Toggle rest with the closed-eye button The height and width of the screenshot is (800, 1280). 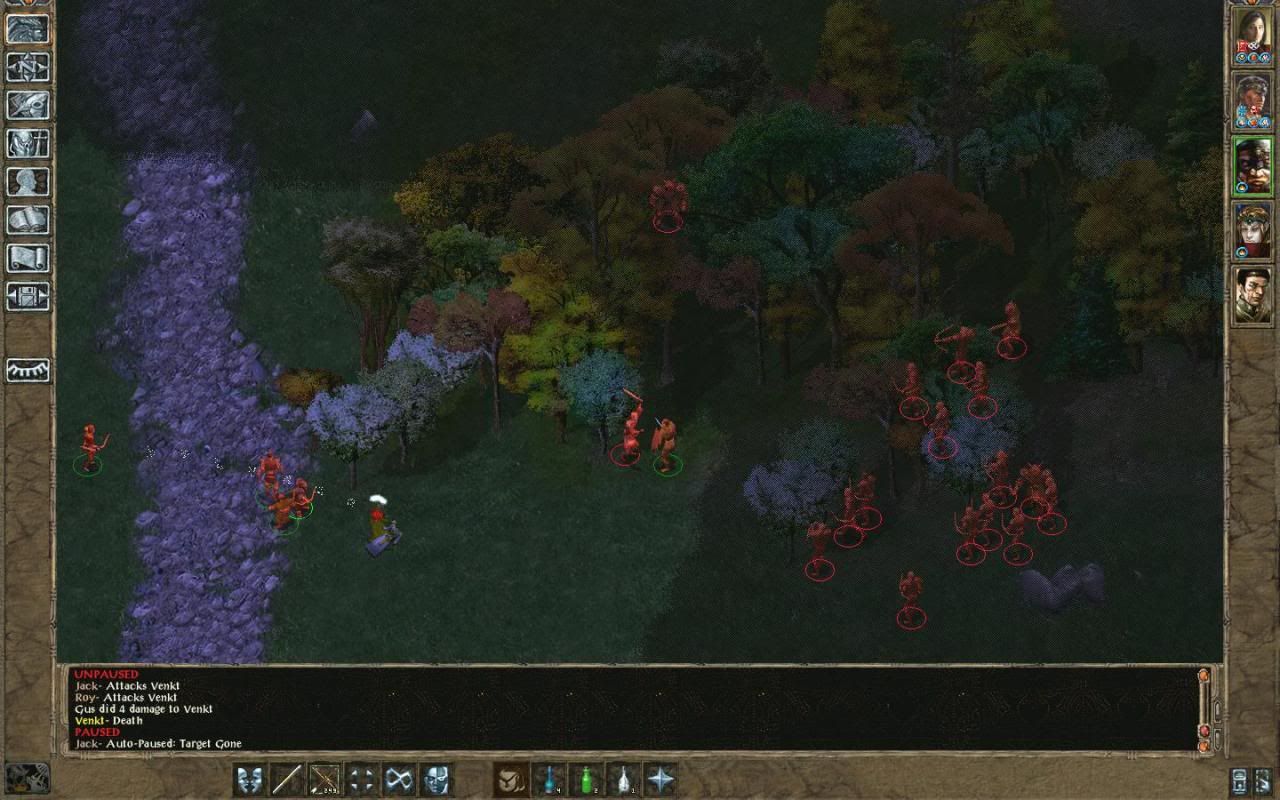coord(28,371)
